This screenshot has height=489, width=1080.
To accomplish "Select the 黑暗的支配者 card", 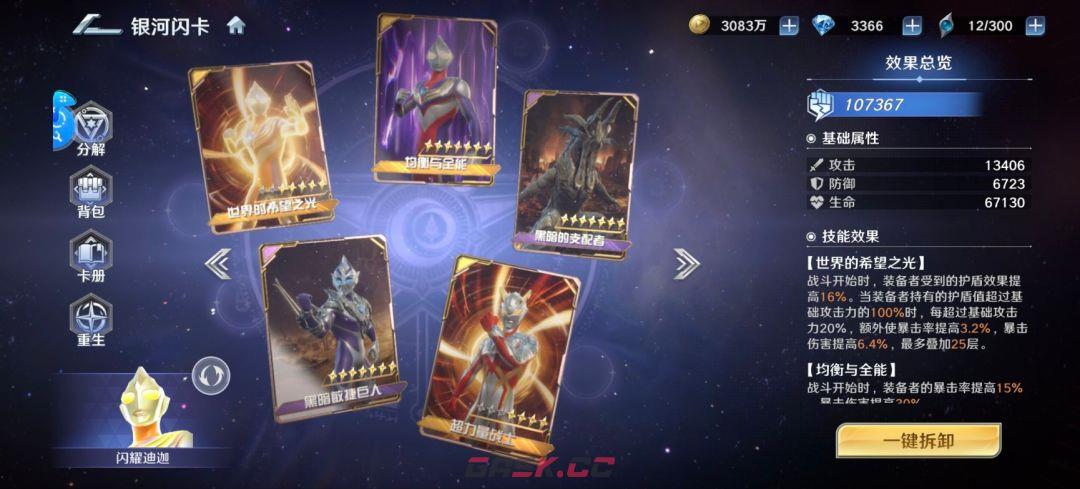I will click(x=577, y=172).
